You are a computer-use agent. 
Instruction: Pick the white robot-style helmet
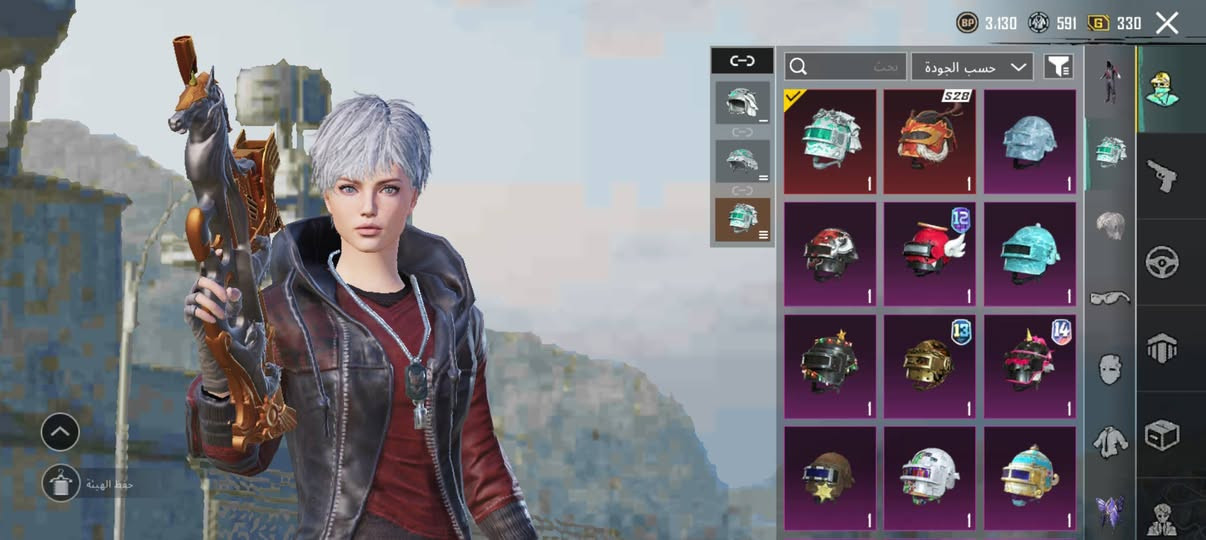930,478
